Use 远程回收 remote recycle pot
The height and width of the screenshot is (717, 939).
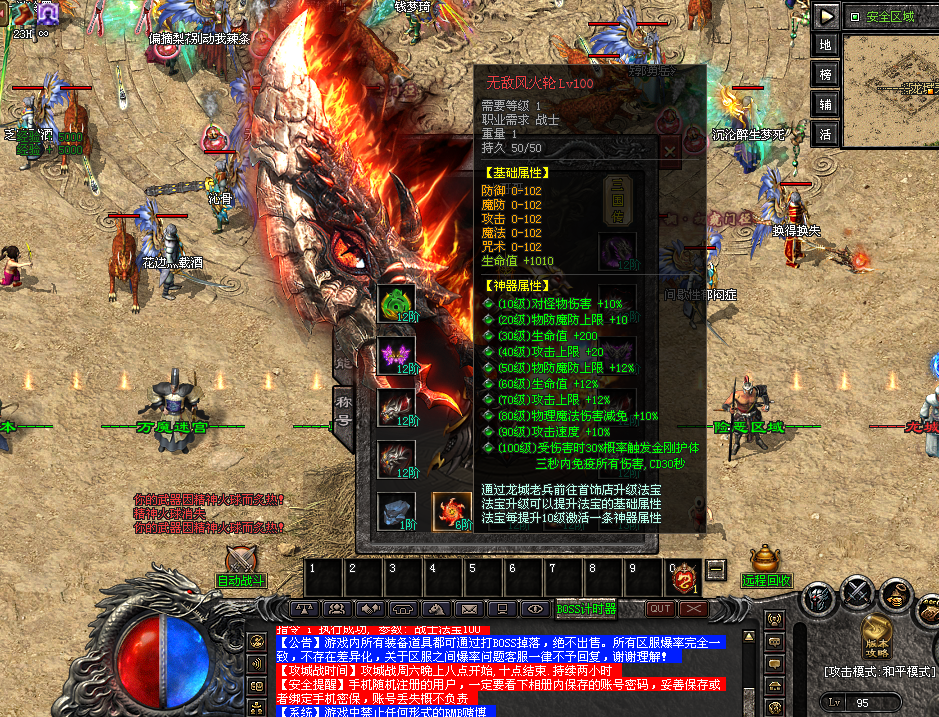coord(767,564)
